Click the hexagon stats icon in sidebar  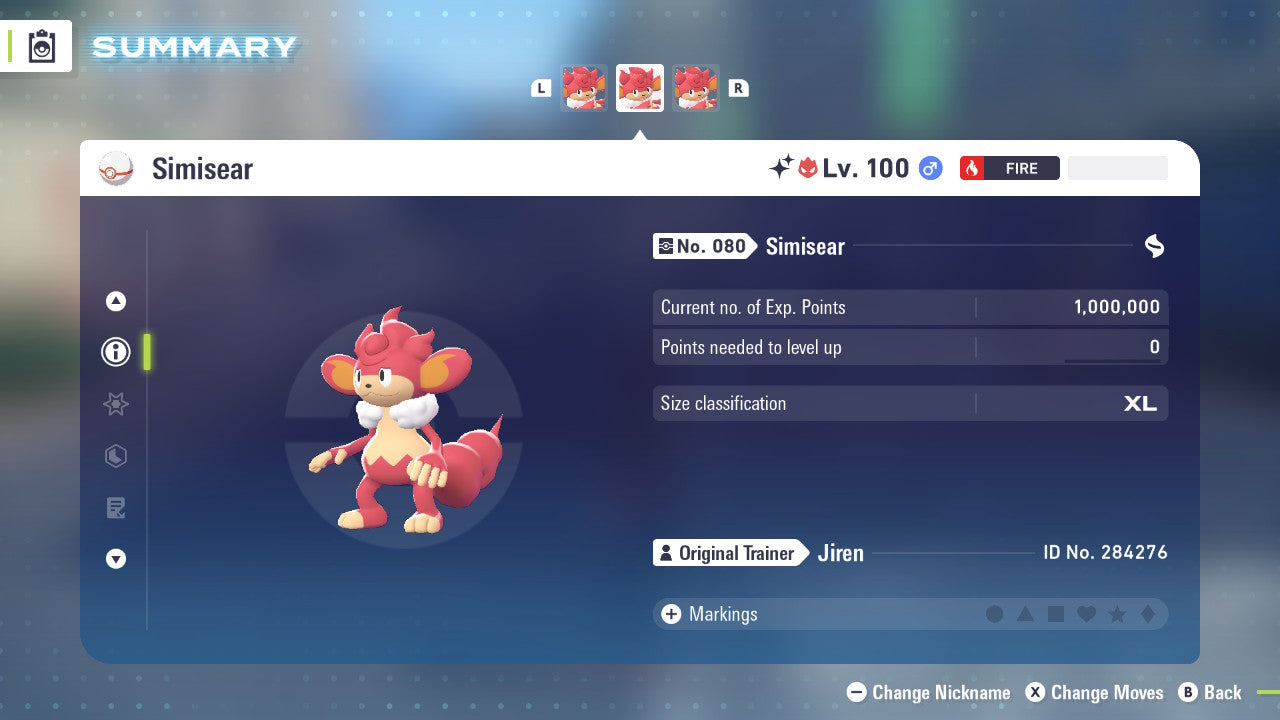(x=115, y=456)
